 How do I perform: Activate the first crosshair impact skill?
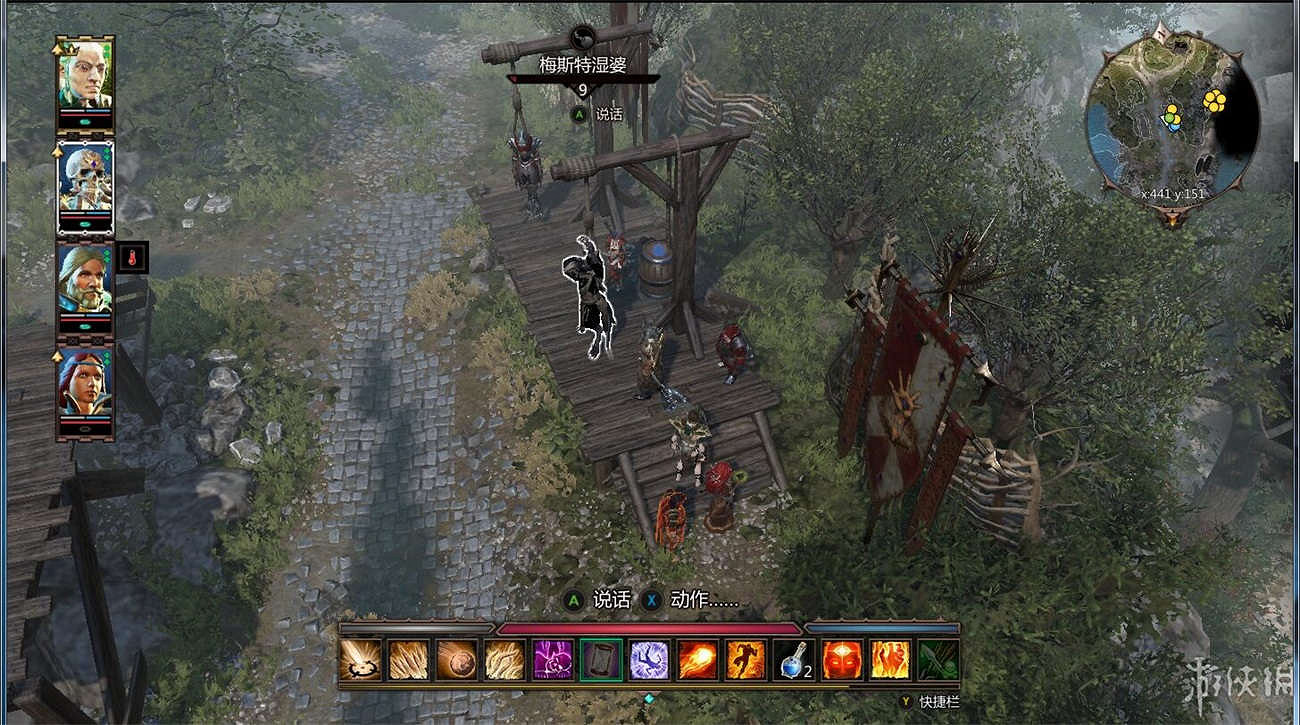(x=358, y=660)
